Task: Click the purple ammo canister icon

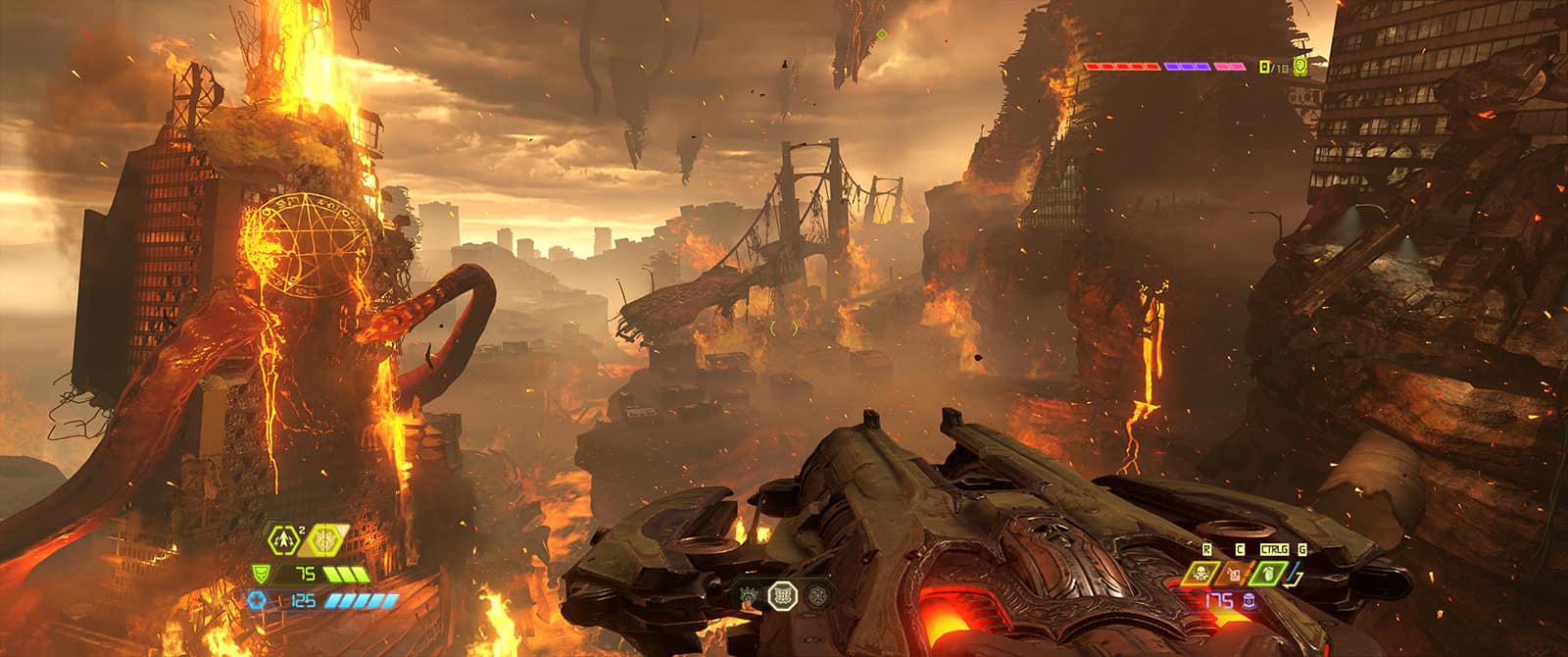Action: click(1249, 600)
